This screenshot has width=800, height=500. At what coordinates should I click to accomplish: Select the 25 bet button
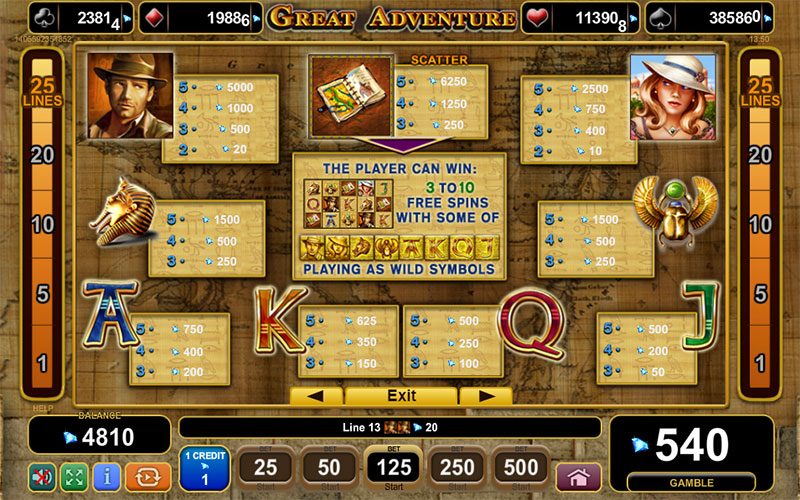tap(266, 467)
